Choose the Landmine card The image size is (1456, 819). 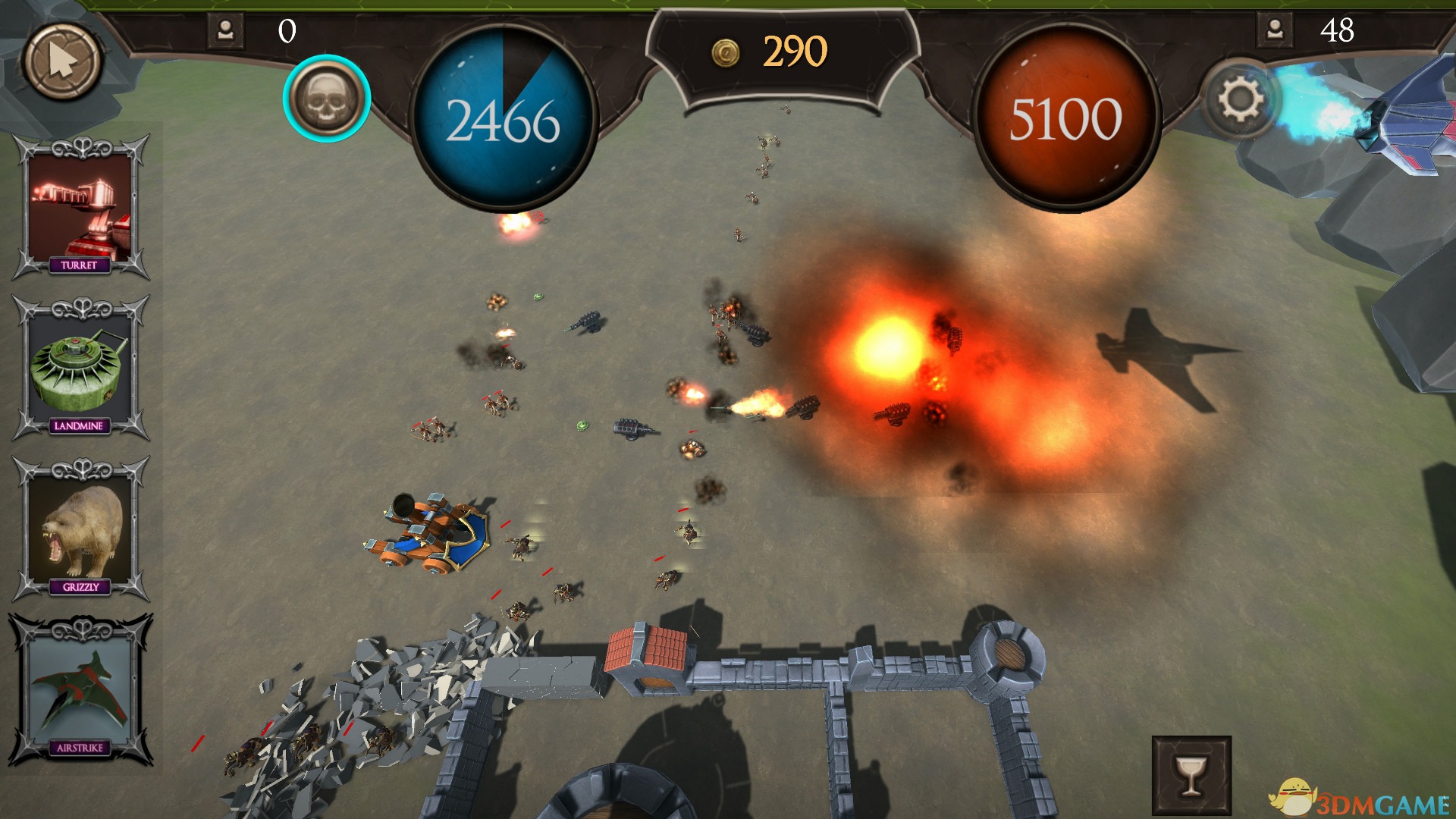(80, 368)
